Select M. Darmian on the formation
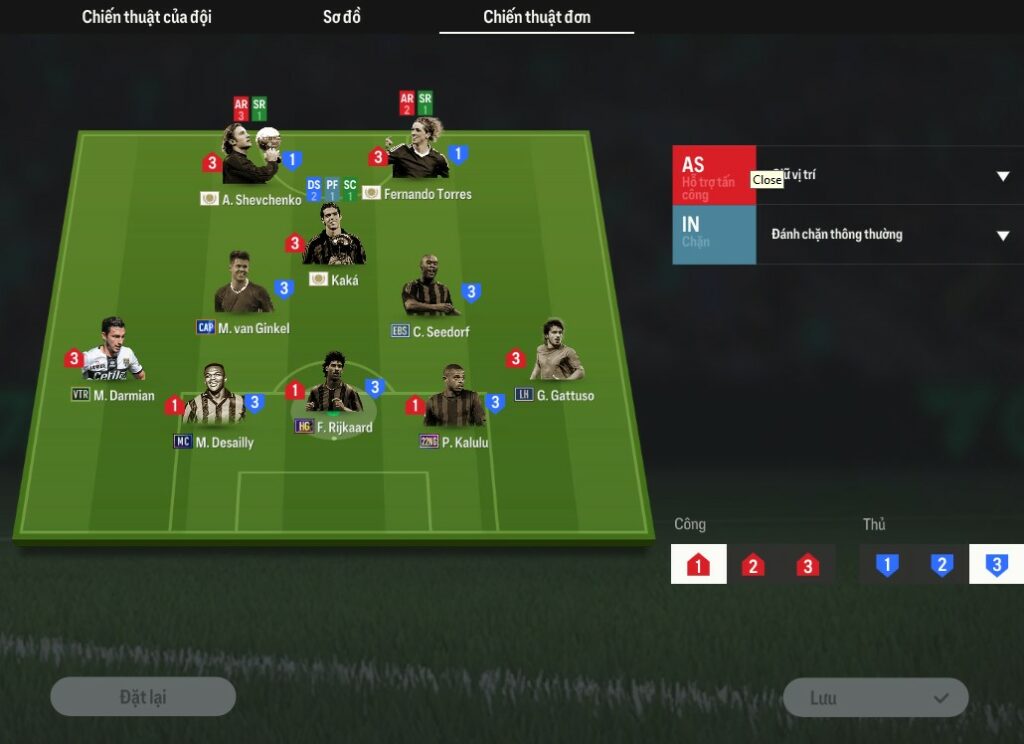 112,352
